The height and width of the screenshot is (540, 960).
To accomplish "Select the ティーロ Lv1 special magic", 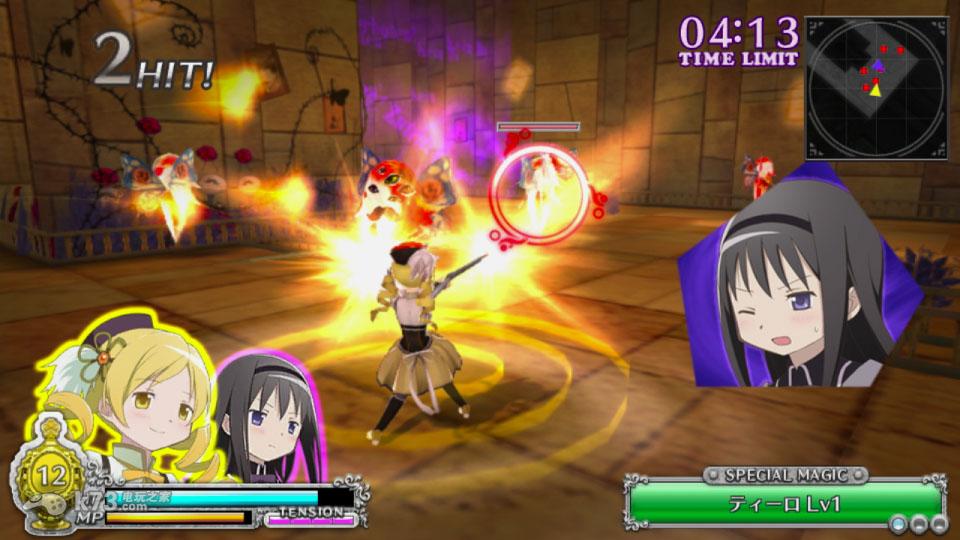I will click(785, 503).
